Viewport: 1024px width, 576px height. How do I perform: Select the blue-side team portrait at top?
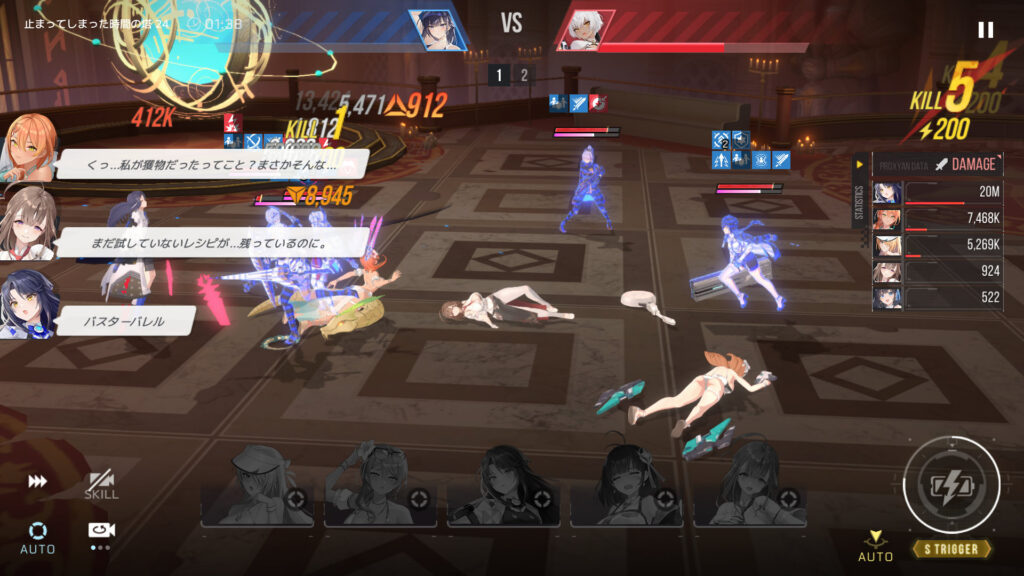pyautogui.click(x=437, y=30)
